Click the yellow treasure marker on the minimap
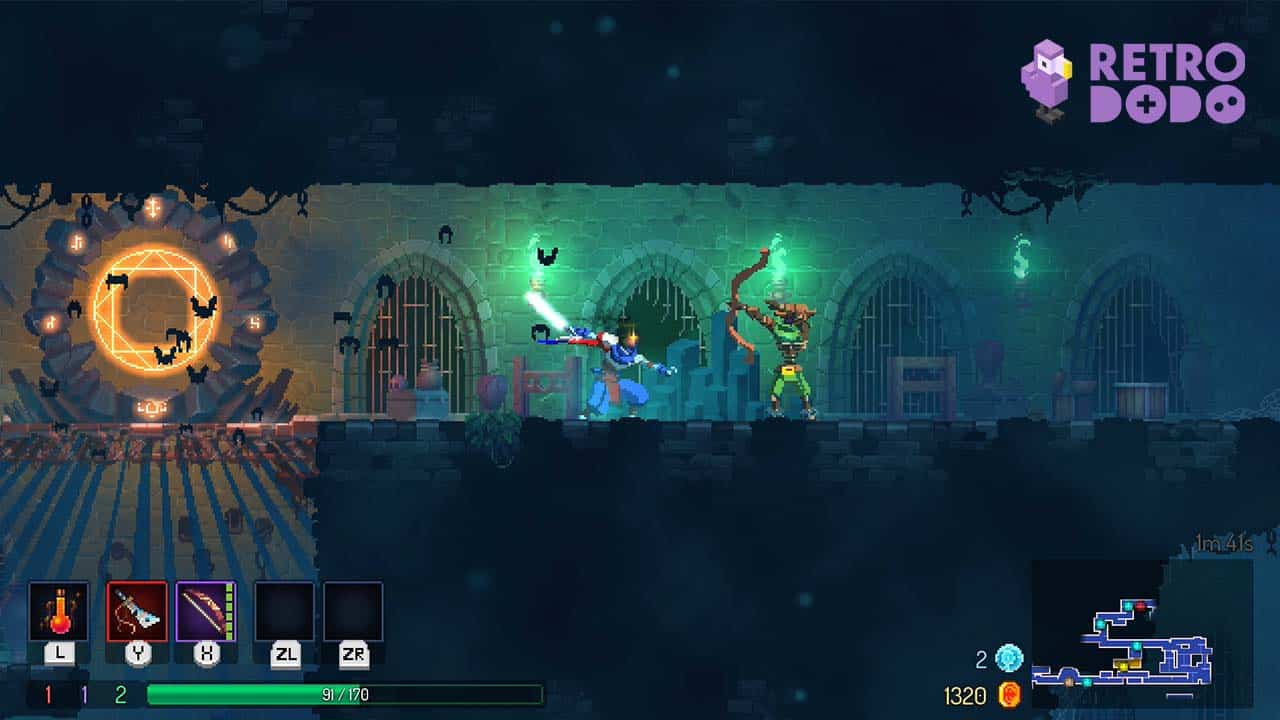The width and height of the screenshot is (1280, 720). [x=1123, y=666]
